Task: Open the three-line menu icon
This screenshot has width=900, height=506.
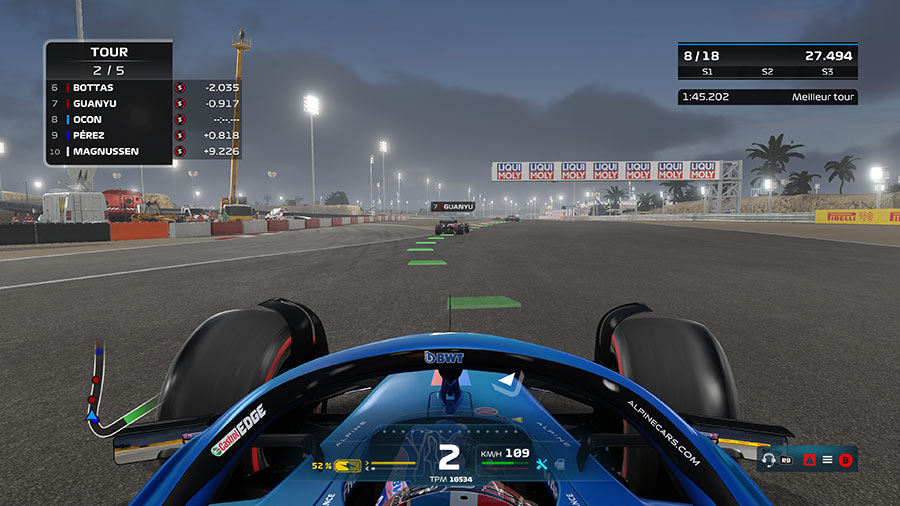Action: 827,460
